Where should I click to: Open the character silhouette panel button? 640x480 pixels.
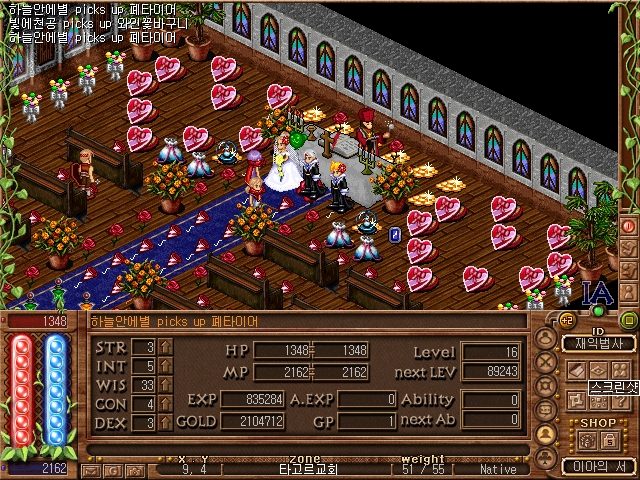tap(546, 339)
